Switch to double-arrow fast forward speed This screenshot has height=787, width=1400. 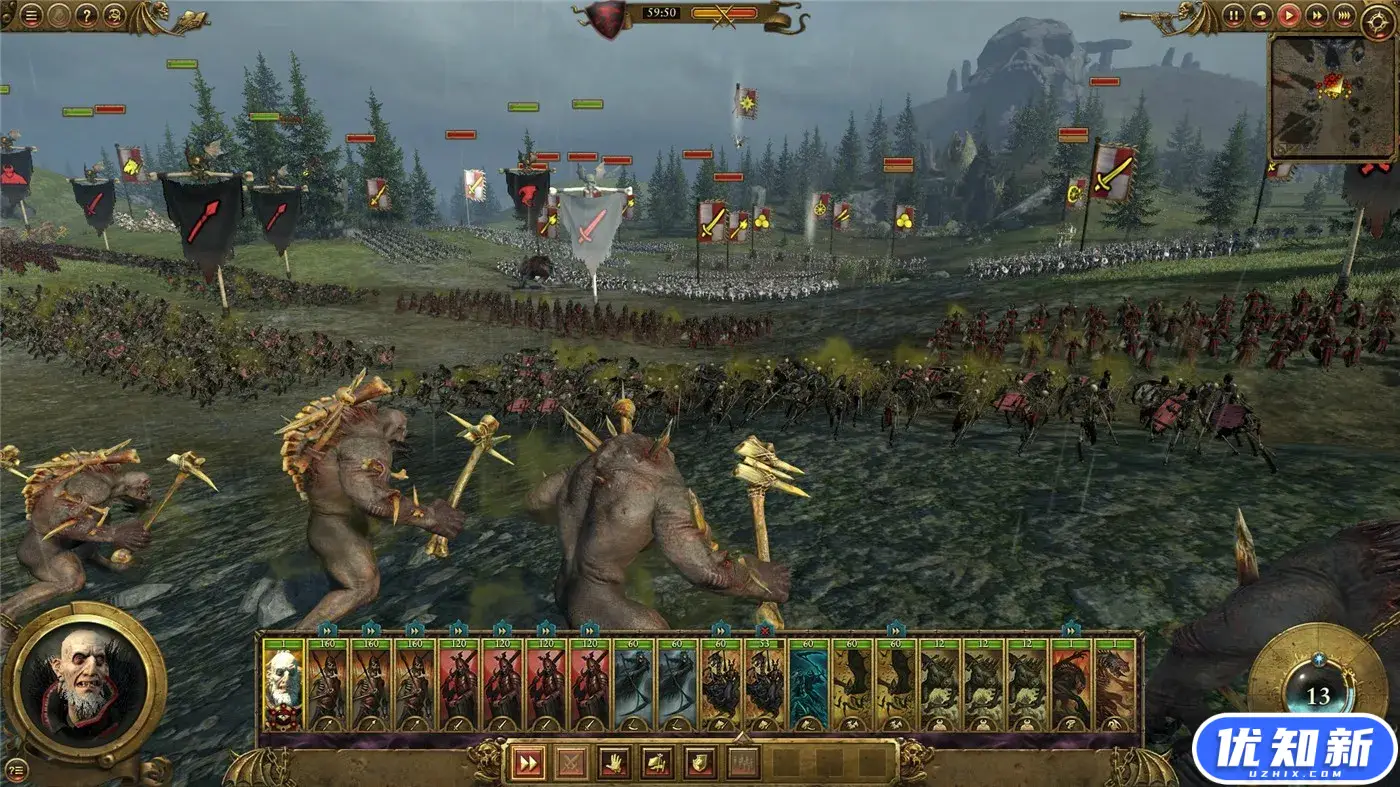tap(1317, 15)
